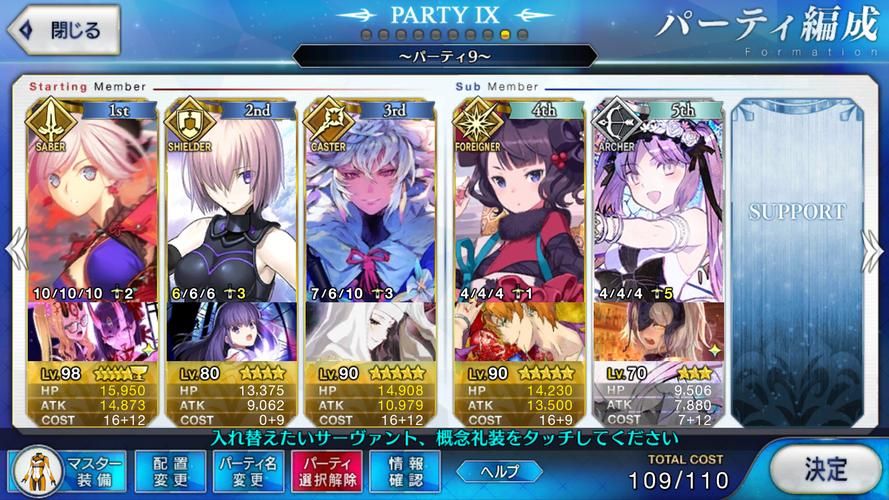This screenshot has width=889, height=500.
Task: Rename party via パーティ名変更
Action: 250,471
